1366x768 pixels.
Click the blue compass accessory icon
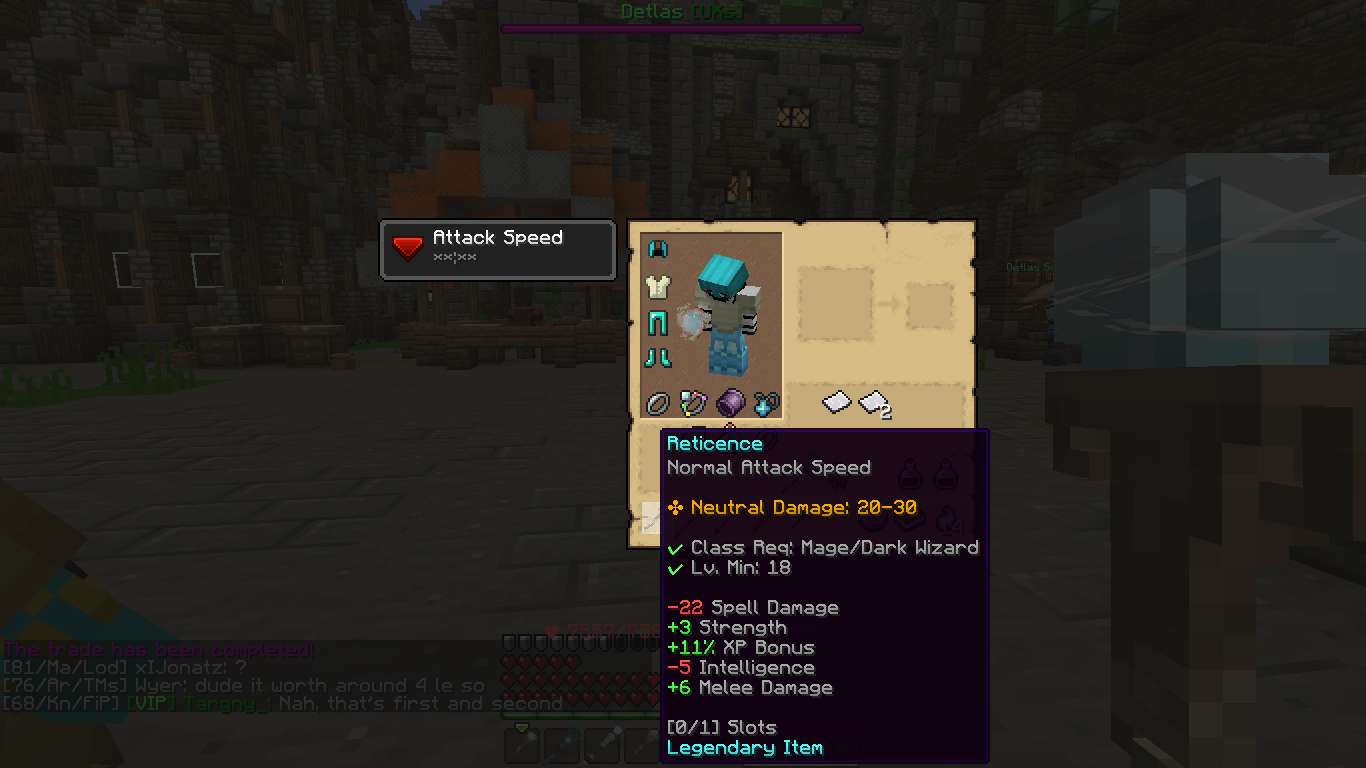pyautogui.click(x=765, y=402)
